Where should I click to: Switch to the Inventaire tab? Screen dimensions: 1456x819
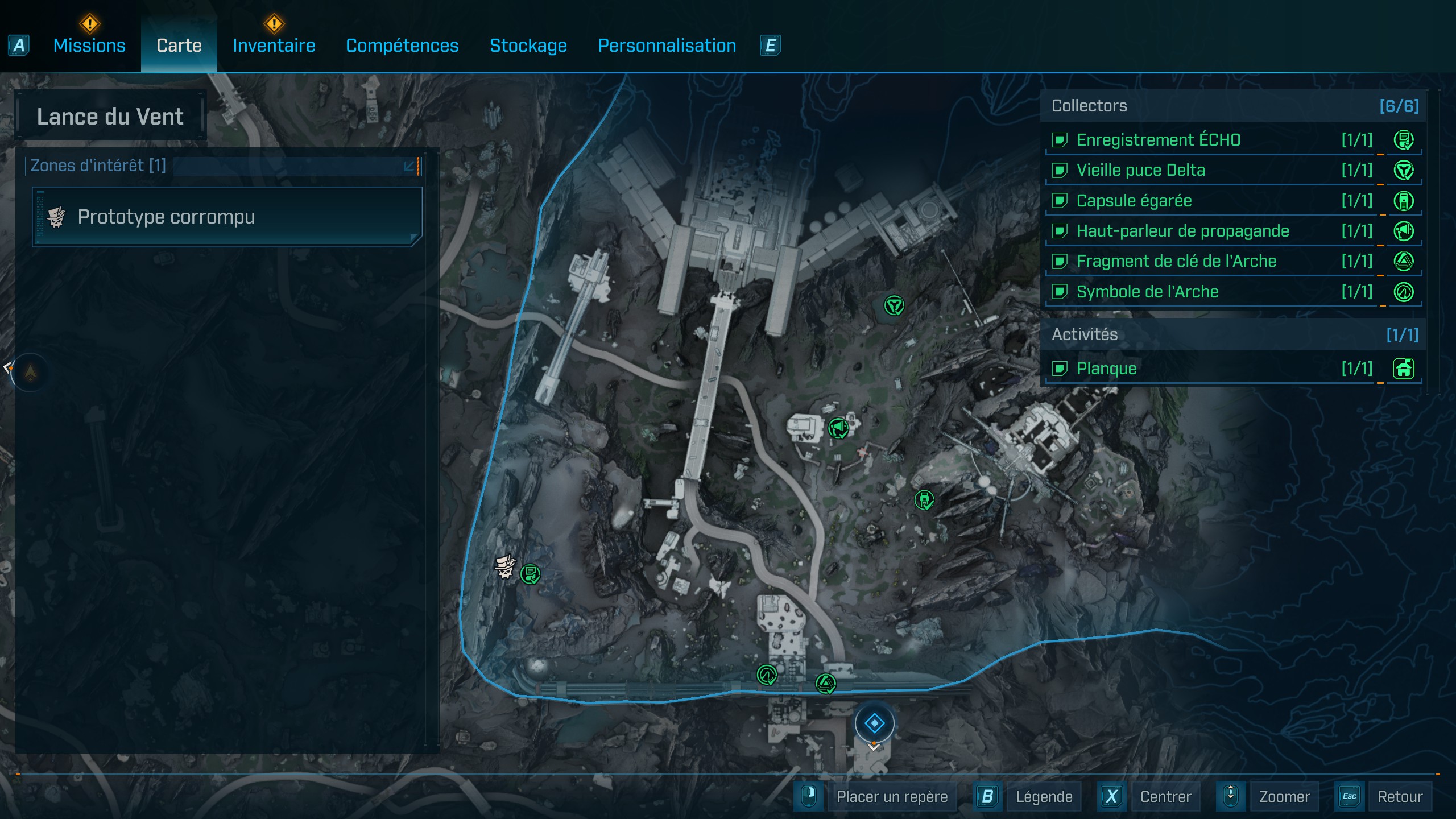pos(274,45)
